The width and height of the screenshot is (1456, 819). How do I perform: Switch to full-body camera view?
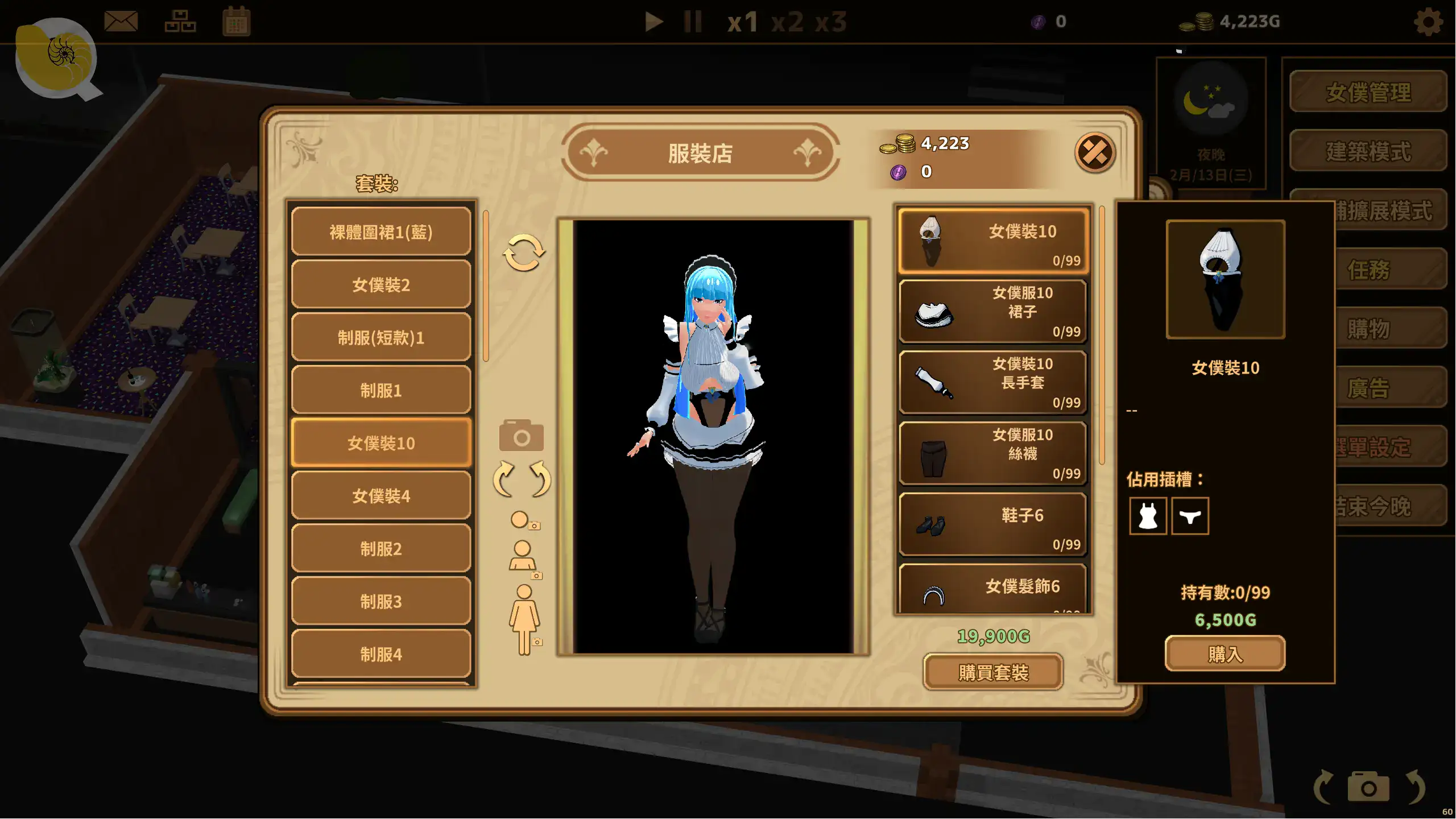524,619
